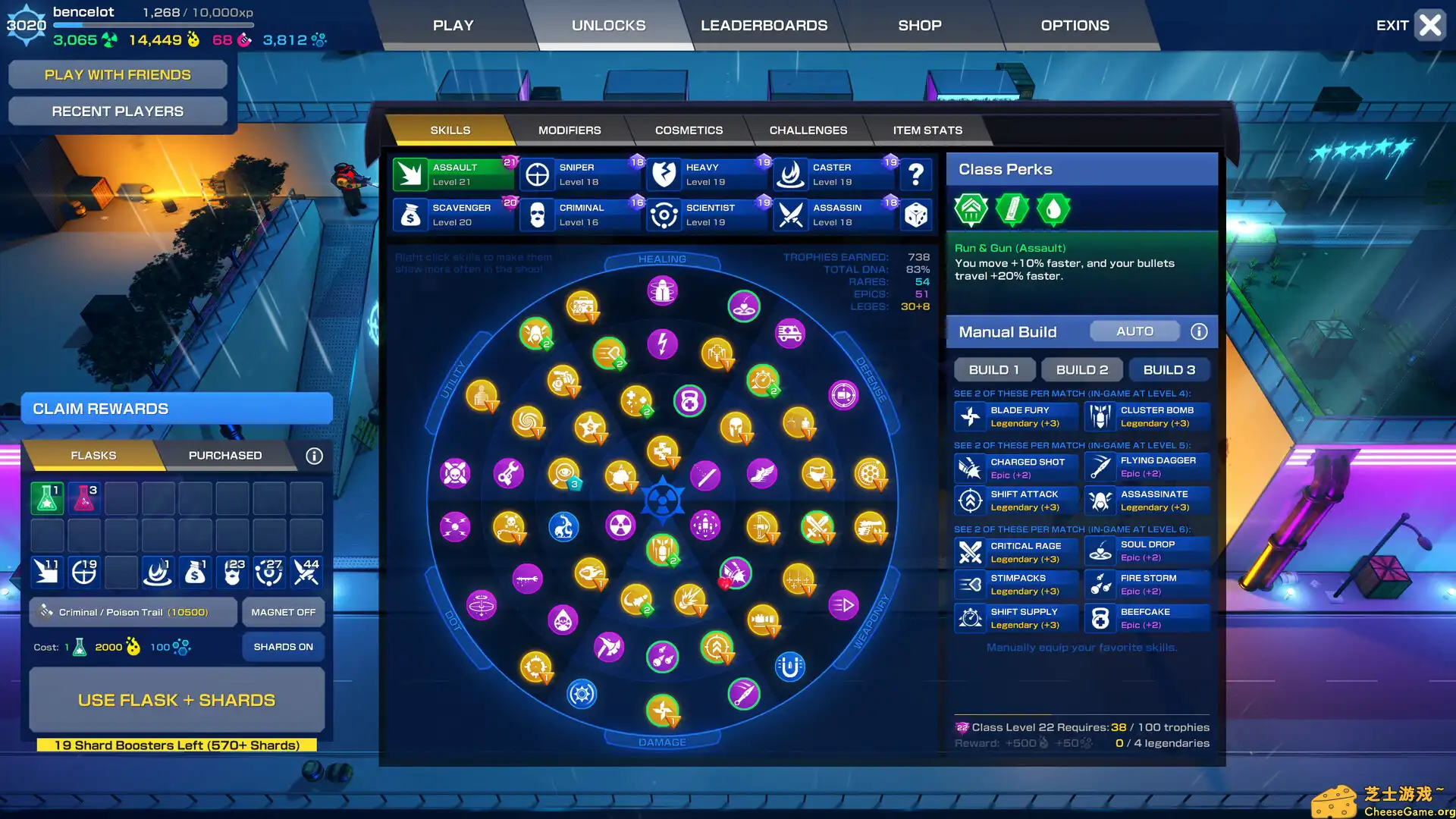Click the info icon beside the AUTO button
The height and width of the screenshot is (819, 1456).
tap(1199, 331)
